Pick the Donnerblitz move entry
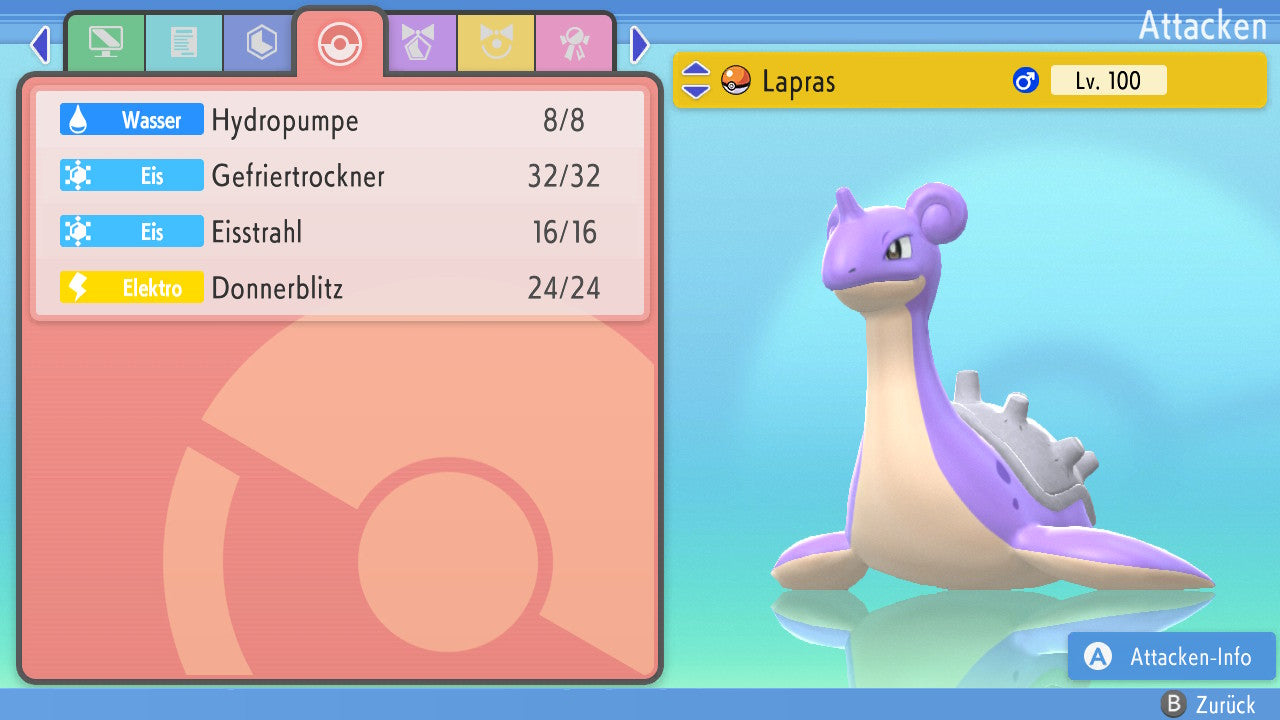The width and height of the screenshot is (1280, 720). point(340,289)
